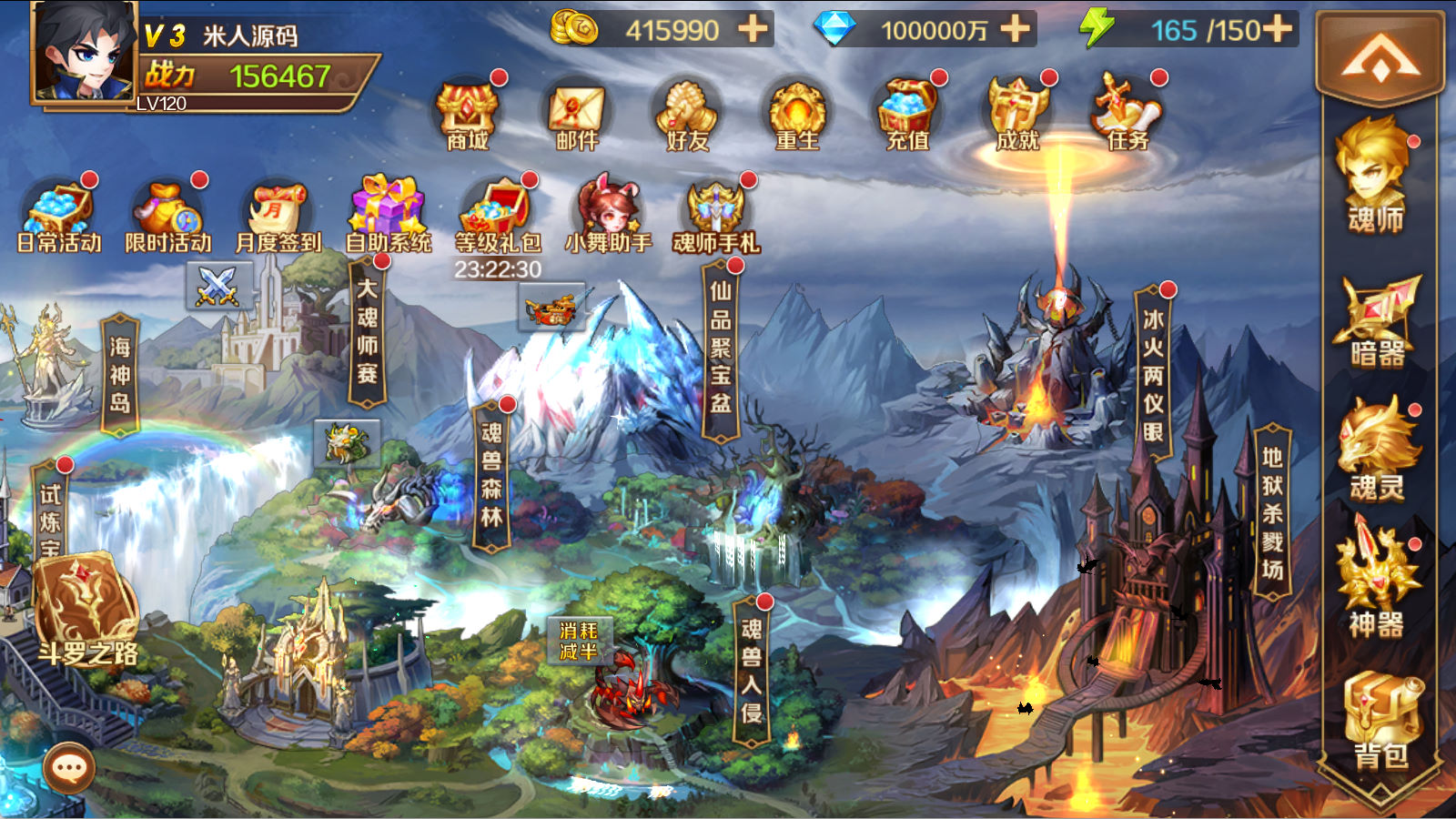
Task: View the 成就 achievements
Action: click(1017, 115)
